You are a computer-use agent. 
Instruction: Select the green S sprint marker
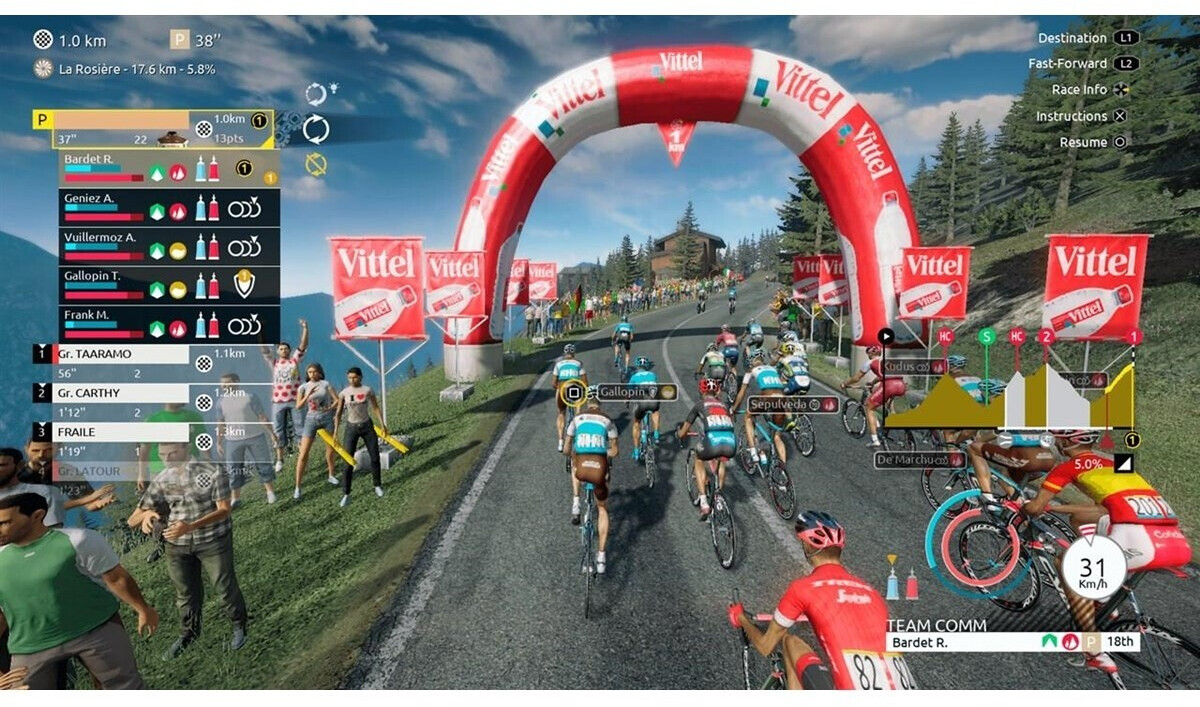987,336
